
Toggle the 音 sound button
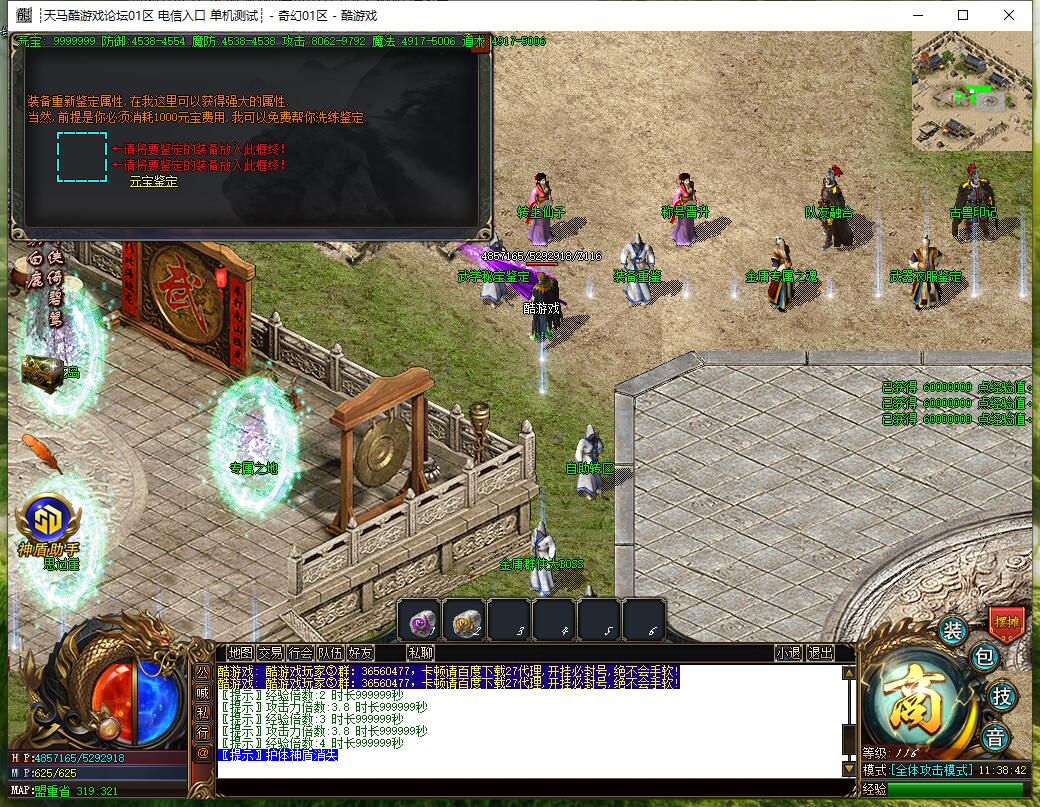pos(995,739)
